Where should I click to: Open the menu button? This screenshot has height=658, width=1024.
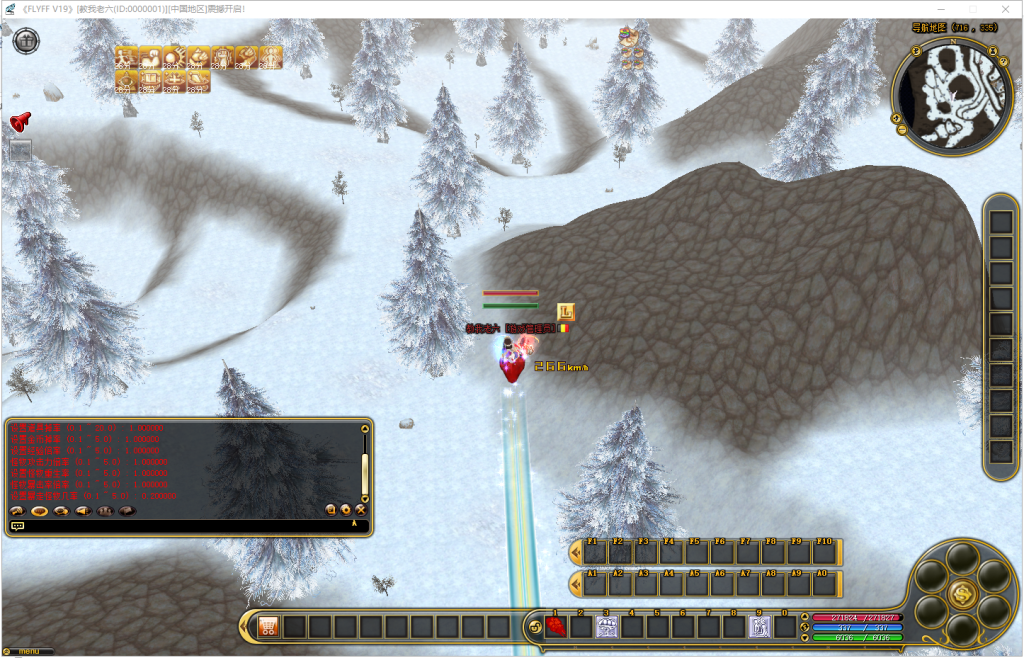click(x=27, y=652)
